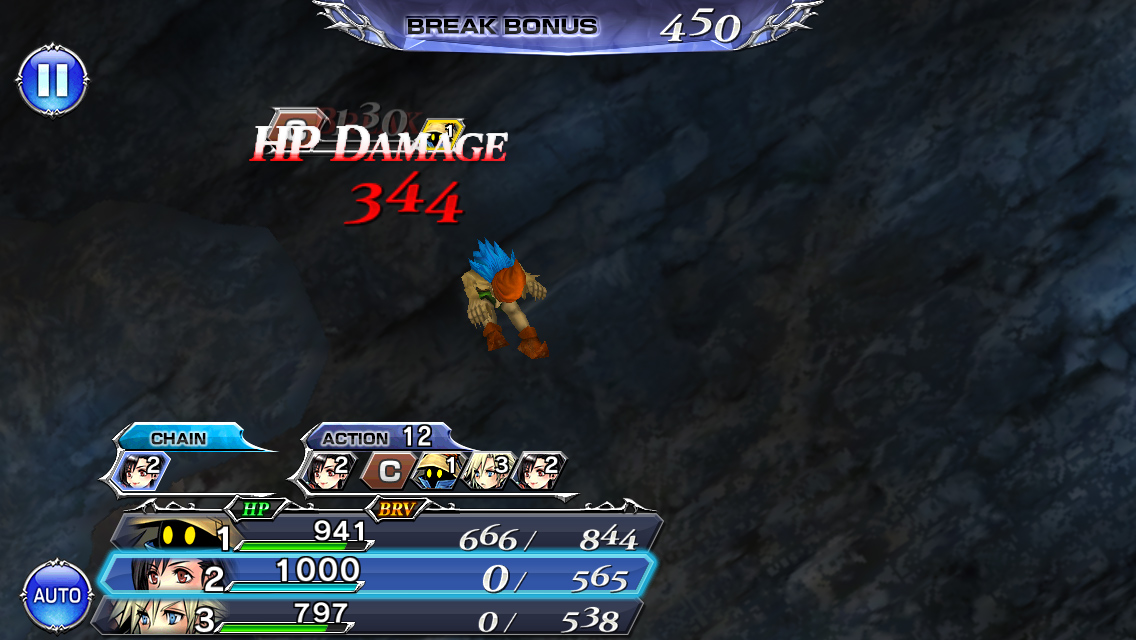The image size is (1136, 640).
Task: Toggle the AUTO battle button
Action: tap(57, 596)
